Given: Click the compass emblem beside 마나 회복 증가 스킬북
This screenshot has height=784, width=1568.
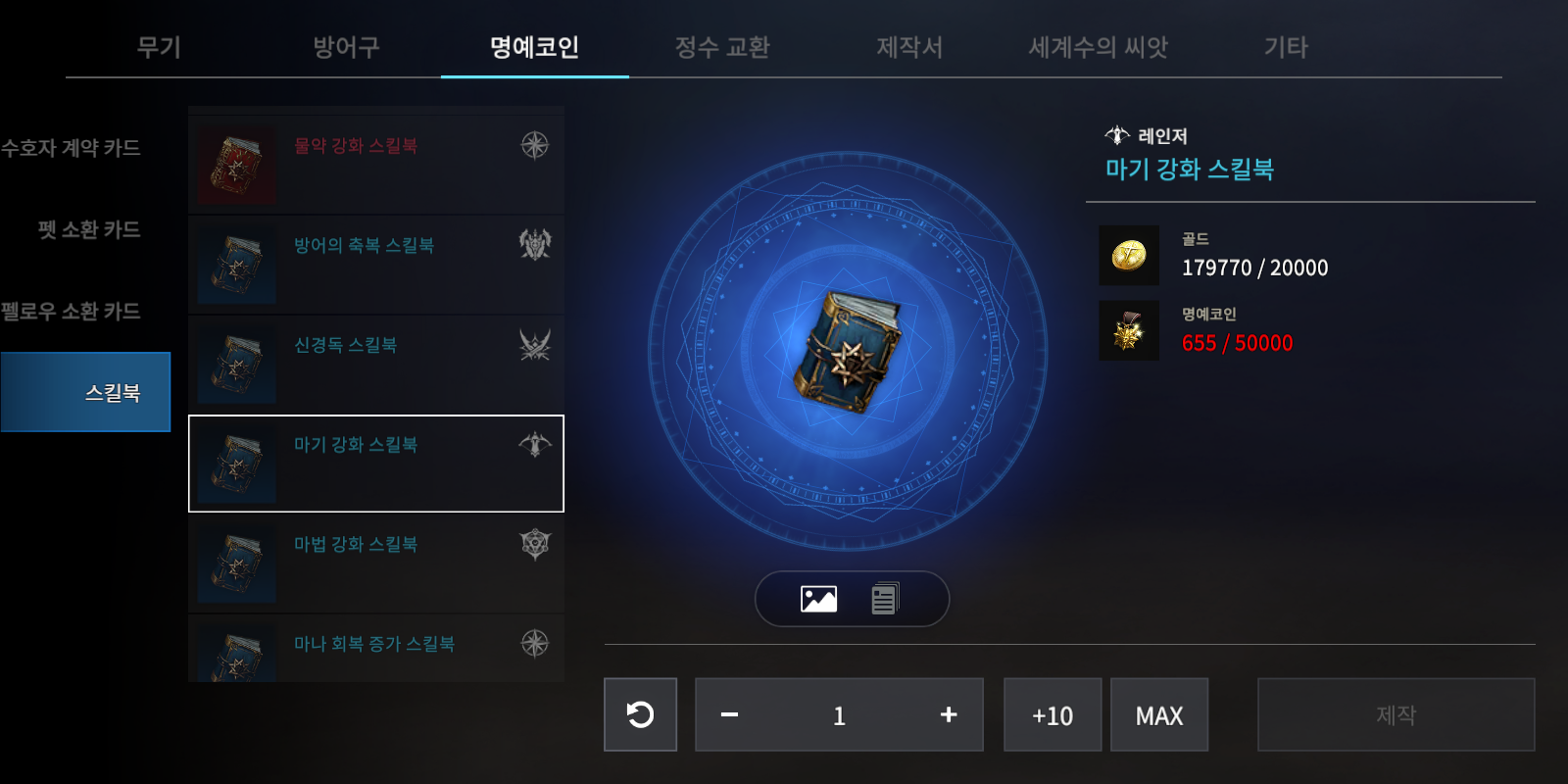Looking at the screenshot, I should (534, 642).
